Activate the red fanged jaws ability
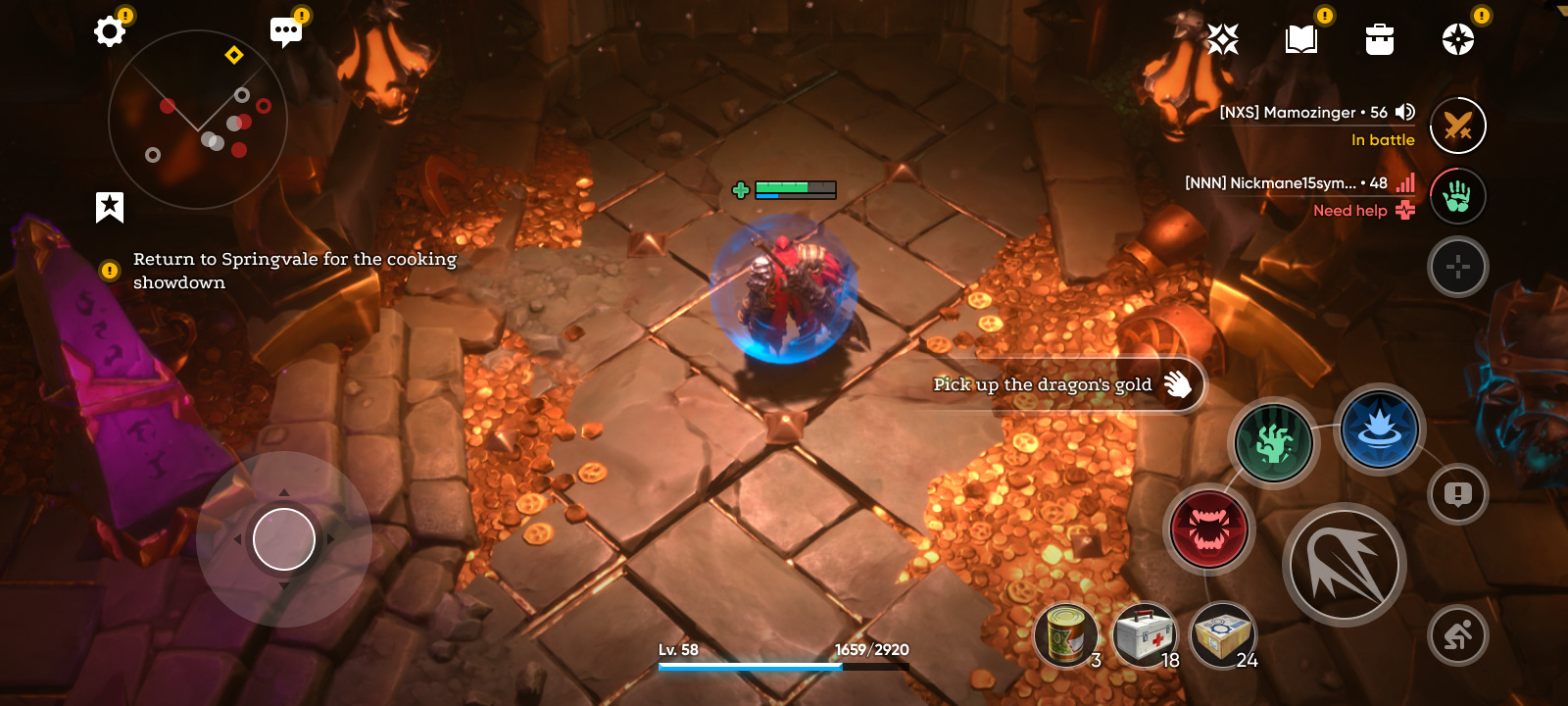Viewport: 1568px width, 706px height. coord(1209,529)
